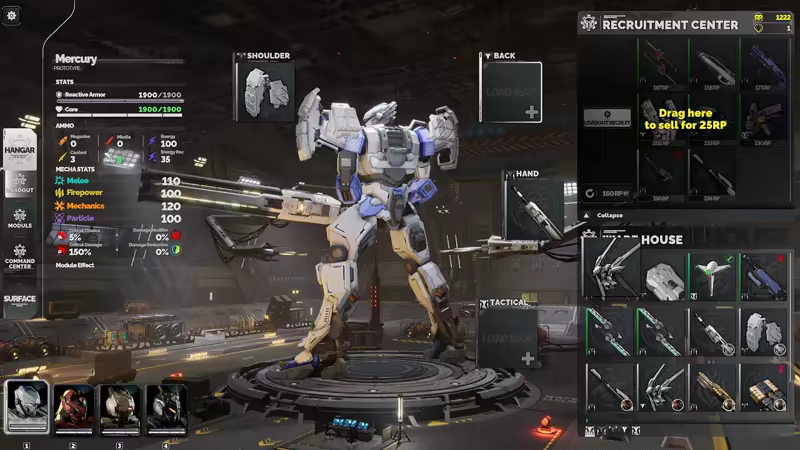Click the equipped Shoulder armor slot

pos(265,93)
